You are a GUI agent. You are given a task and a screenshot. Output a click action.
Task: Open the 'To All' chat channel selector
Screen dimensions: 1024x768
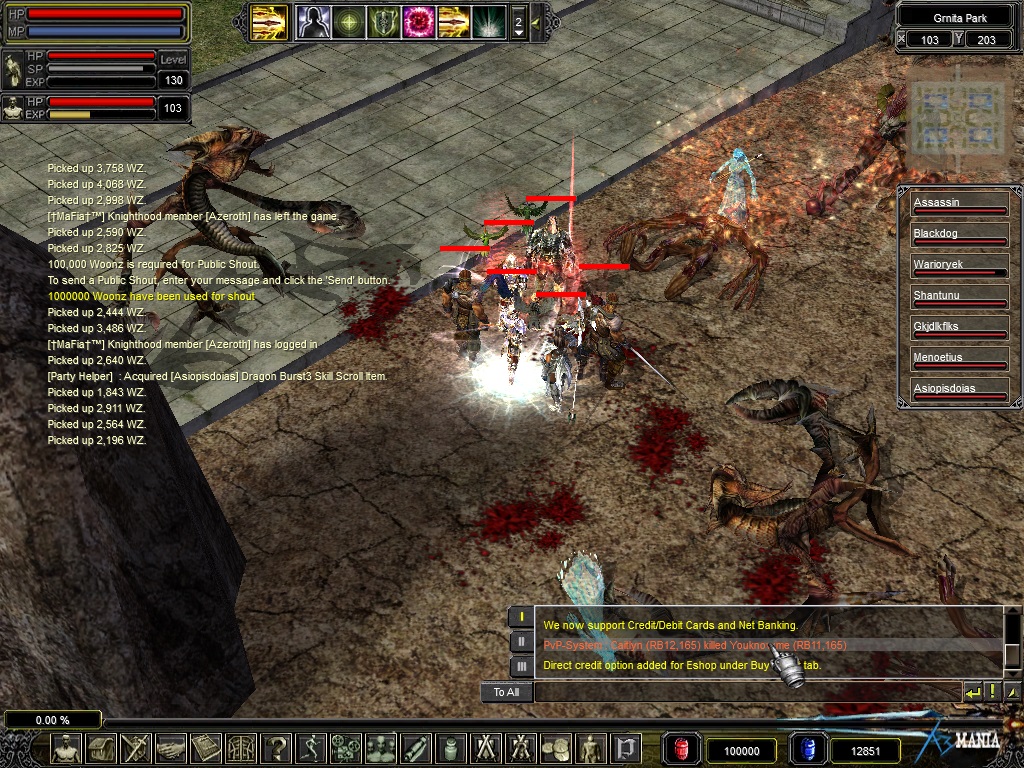(506, 692)
